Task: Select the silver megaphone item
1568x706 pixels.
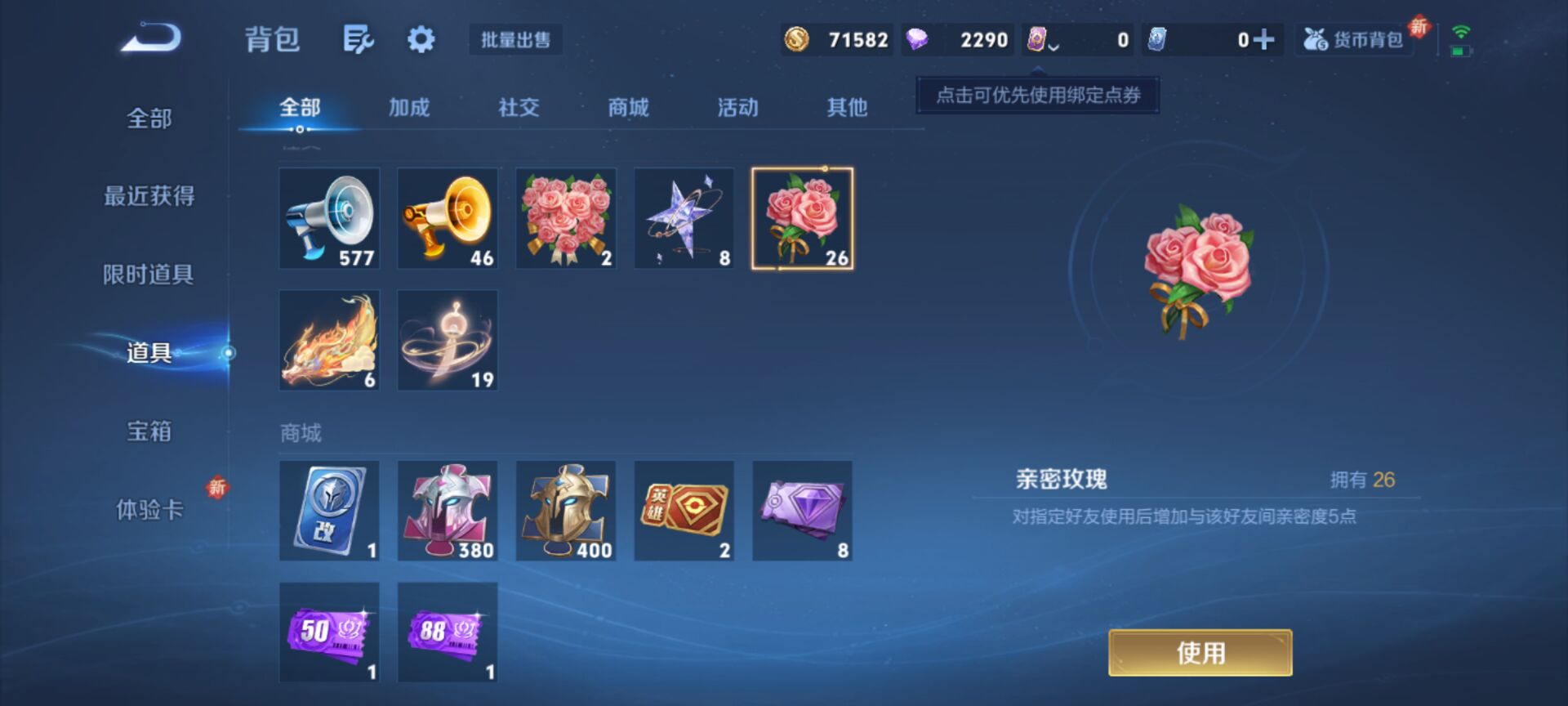Action: click(329, 218)
